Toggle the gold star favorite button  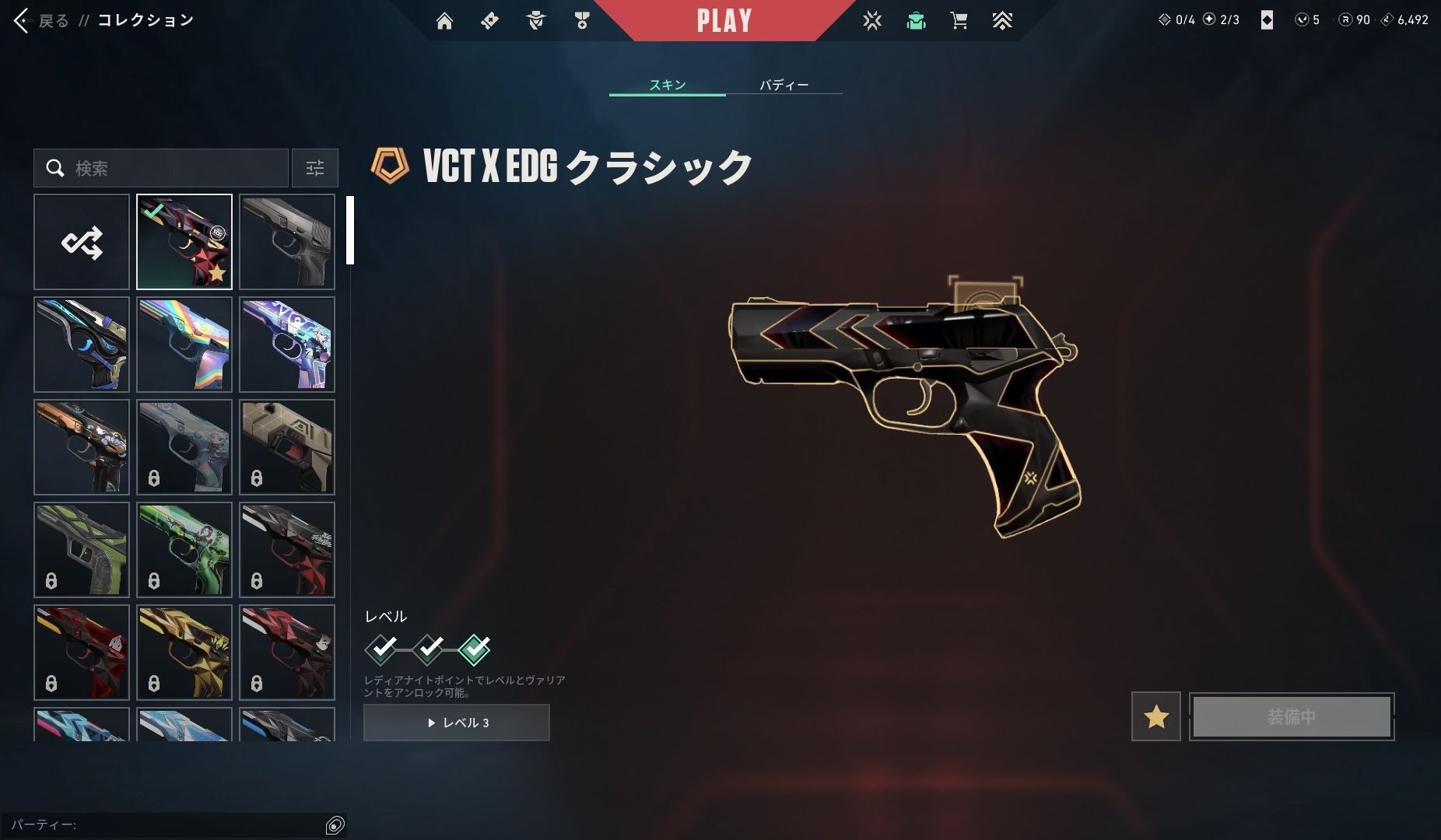1155,716
